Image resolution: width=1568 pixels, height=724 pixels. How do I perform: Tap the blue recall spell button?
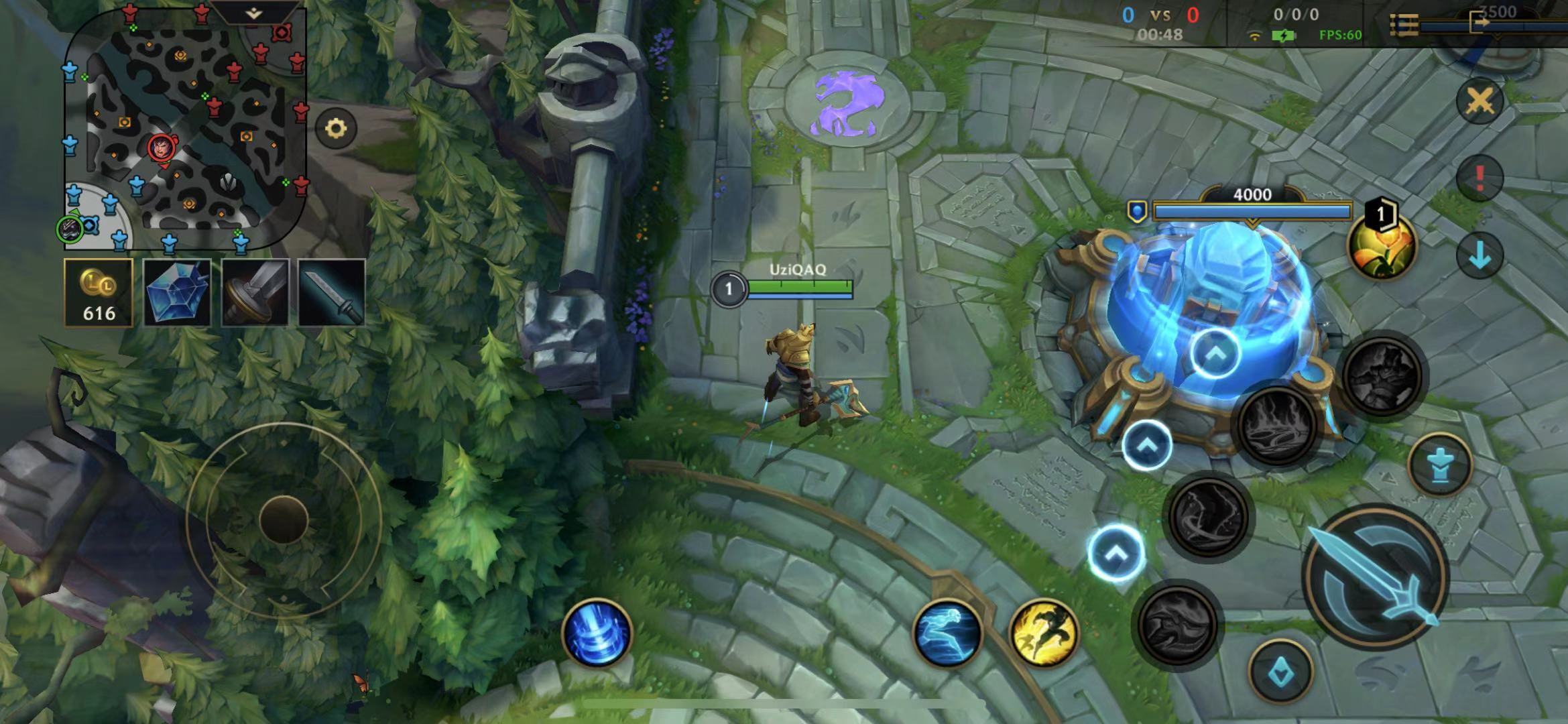(x=597, y=633)
